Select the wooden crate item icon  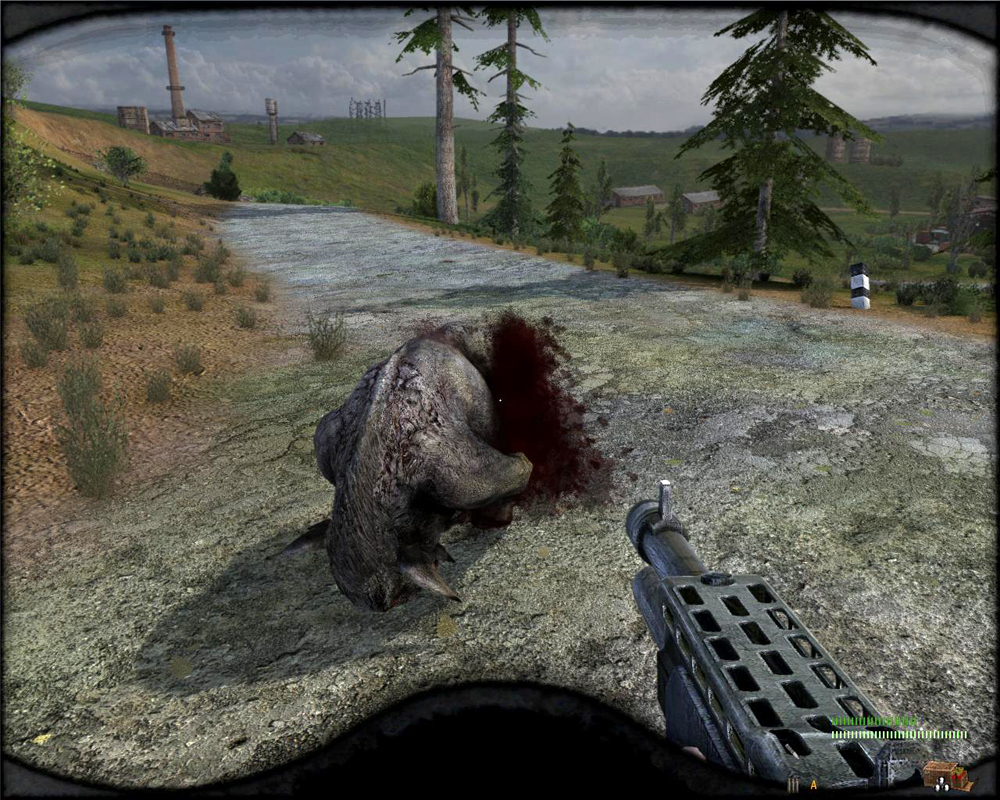[946, 775]
